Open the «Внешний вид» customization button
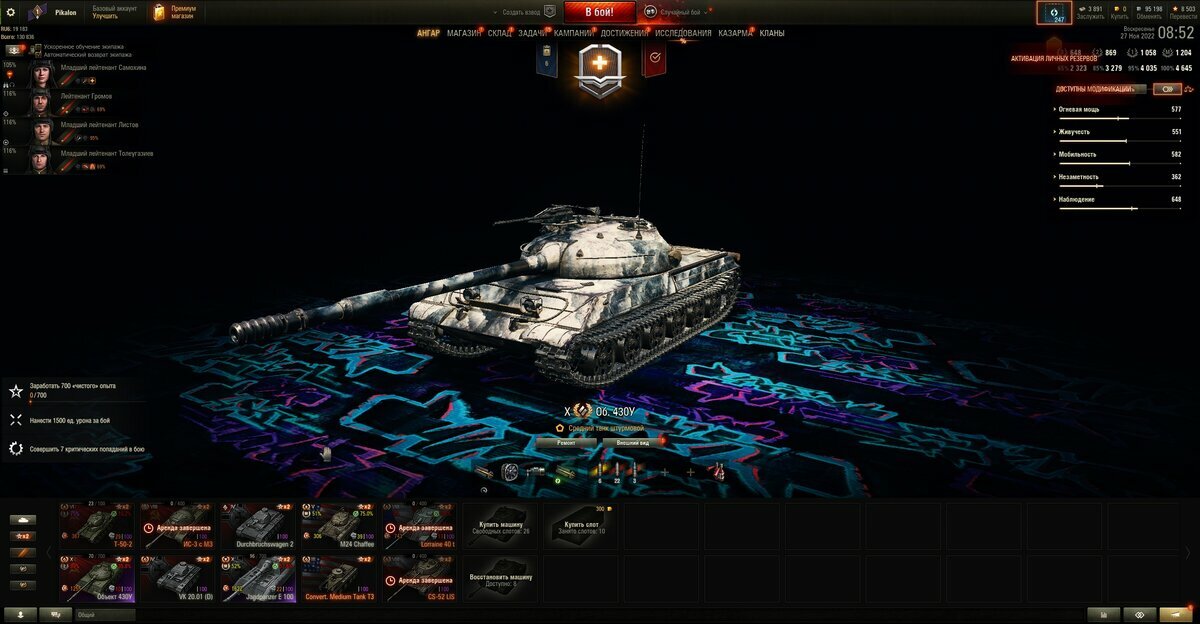 [x=632, y=442]
